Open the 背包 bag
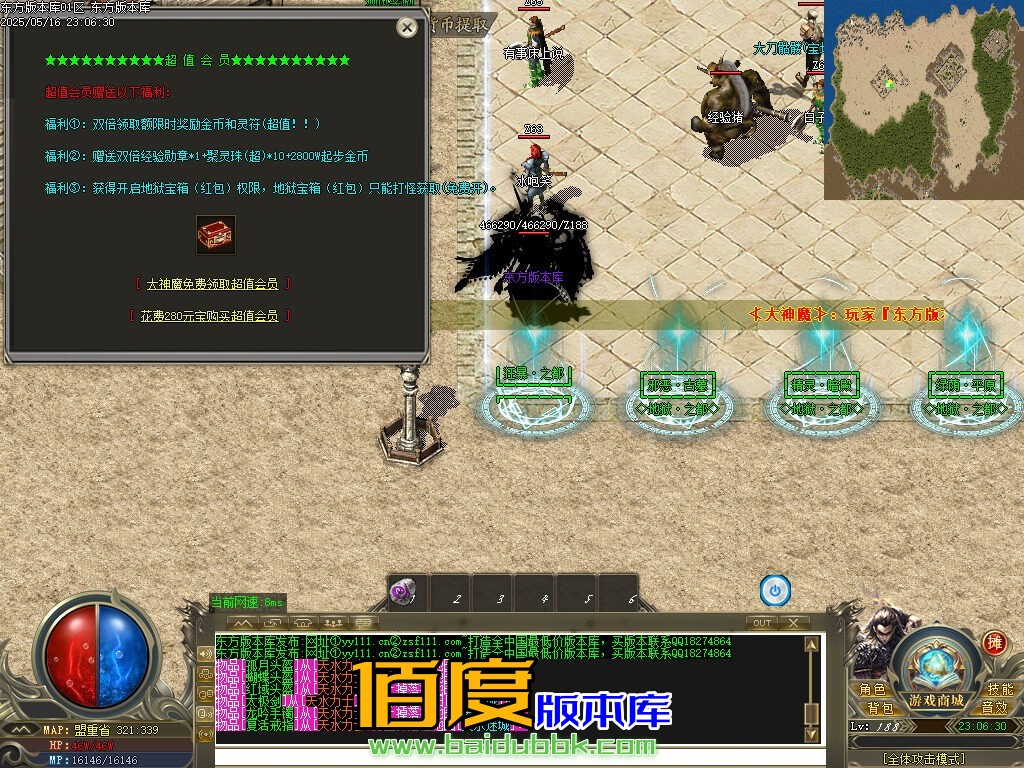 879,708
